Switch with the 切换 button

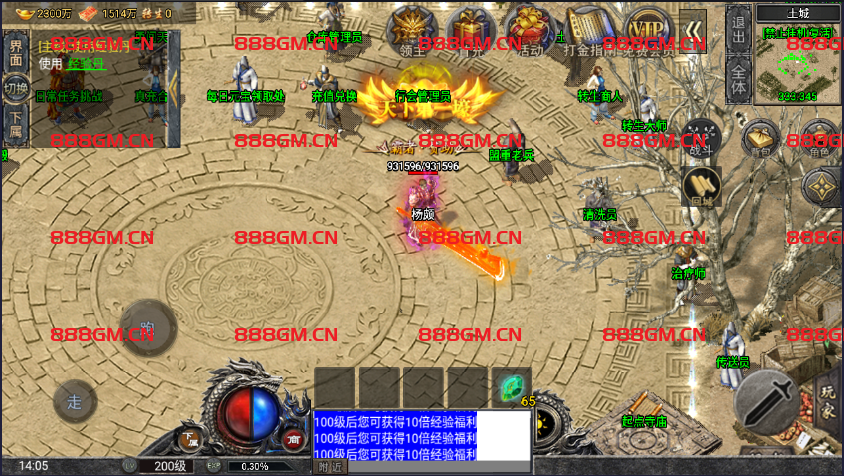[x=16, y=88]
